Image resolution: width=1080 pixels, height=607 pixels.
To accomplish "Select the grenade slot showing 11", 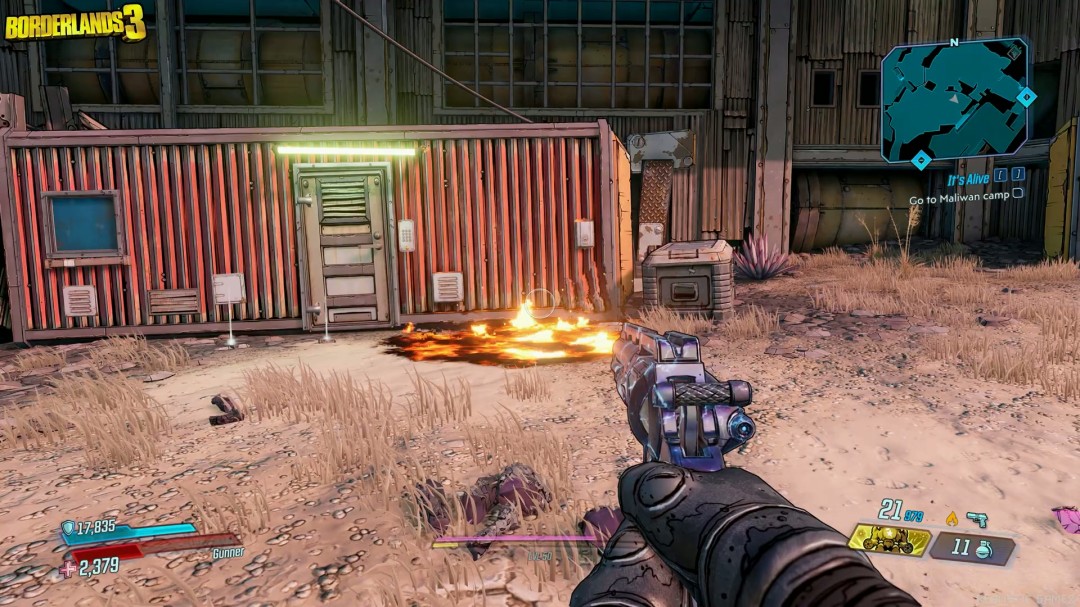I will (x=972, y=547).
